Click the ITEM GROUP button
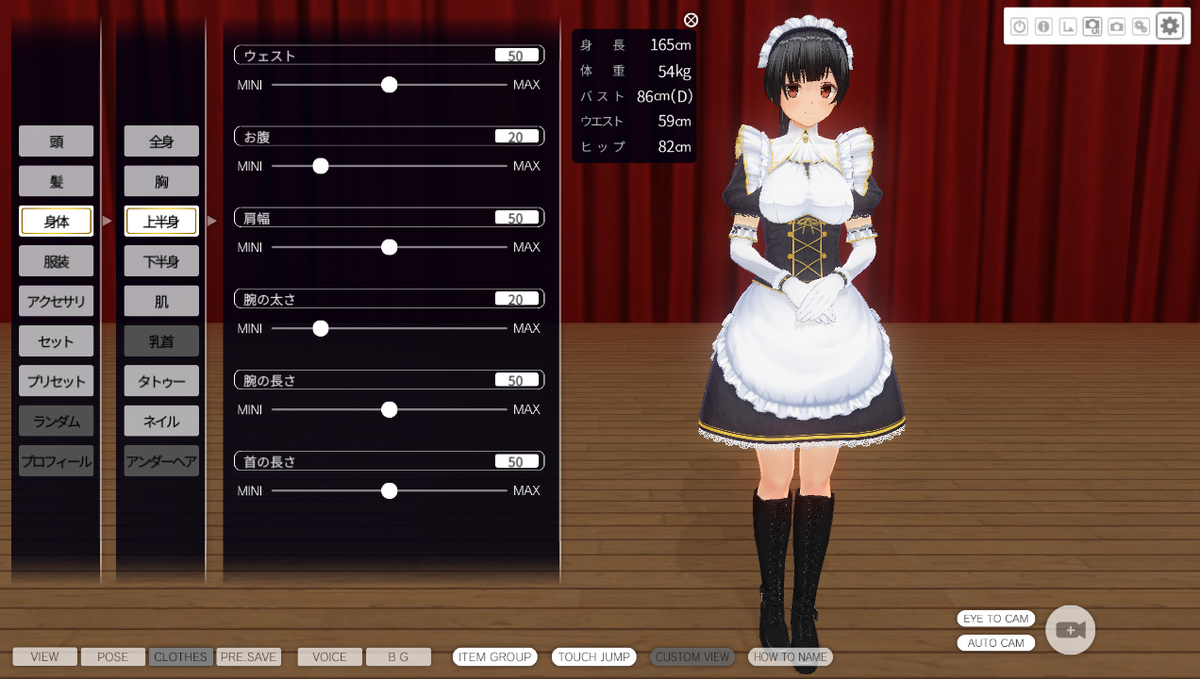 coord(494,657)
